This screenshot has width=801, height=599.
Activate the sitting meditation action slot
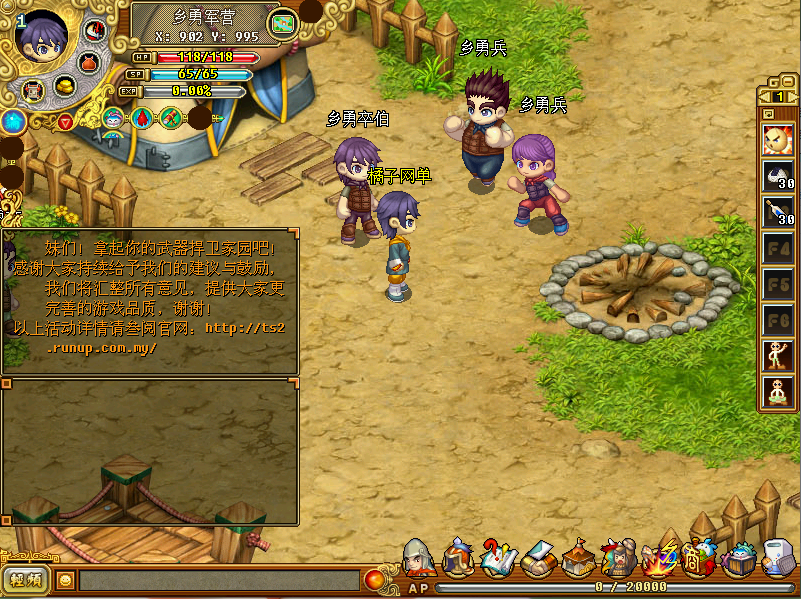point(778,391)
